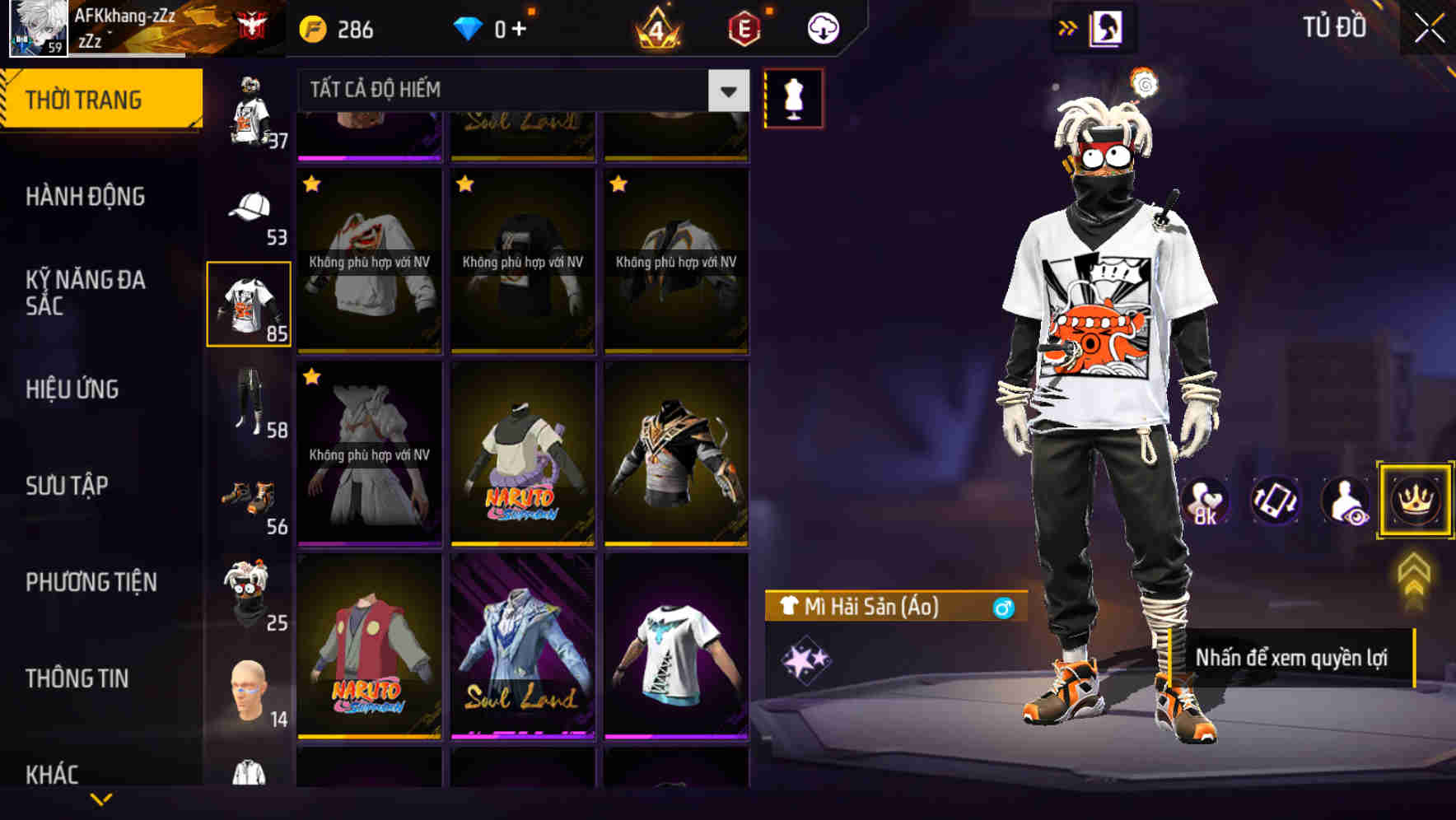
Task: Click the rotate character phone icon
Action: pyautogui.click(x=1275, y=501)
